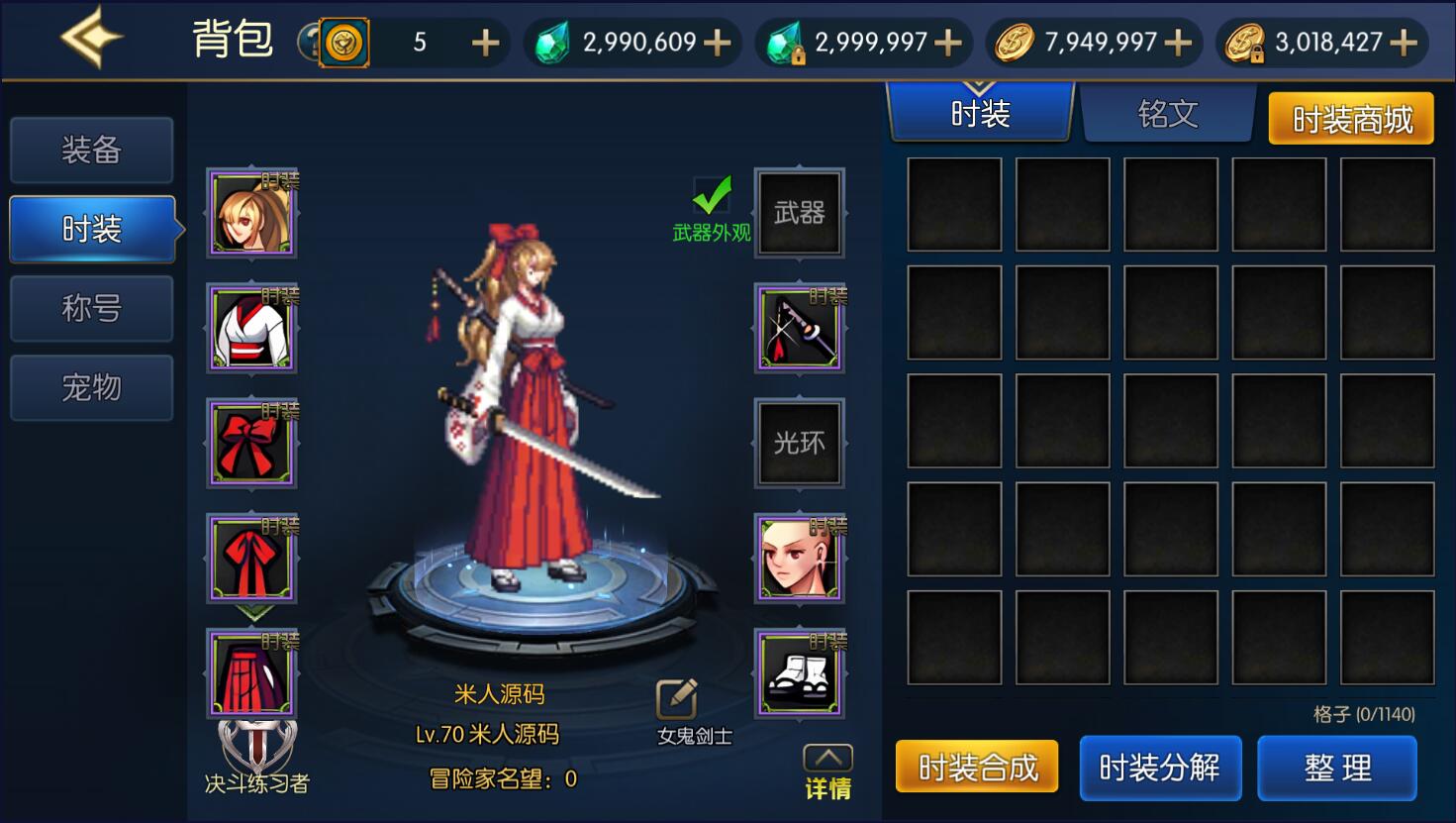
Task: Expand the 详情 details panel
Action: [x=827, y=772]
